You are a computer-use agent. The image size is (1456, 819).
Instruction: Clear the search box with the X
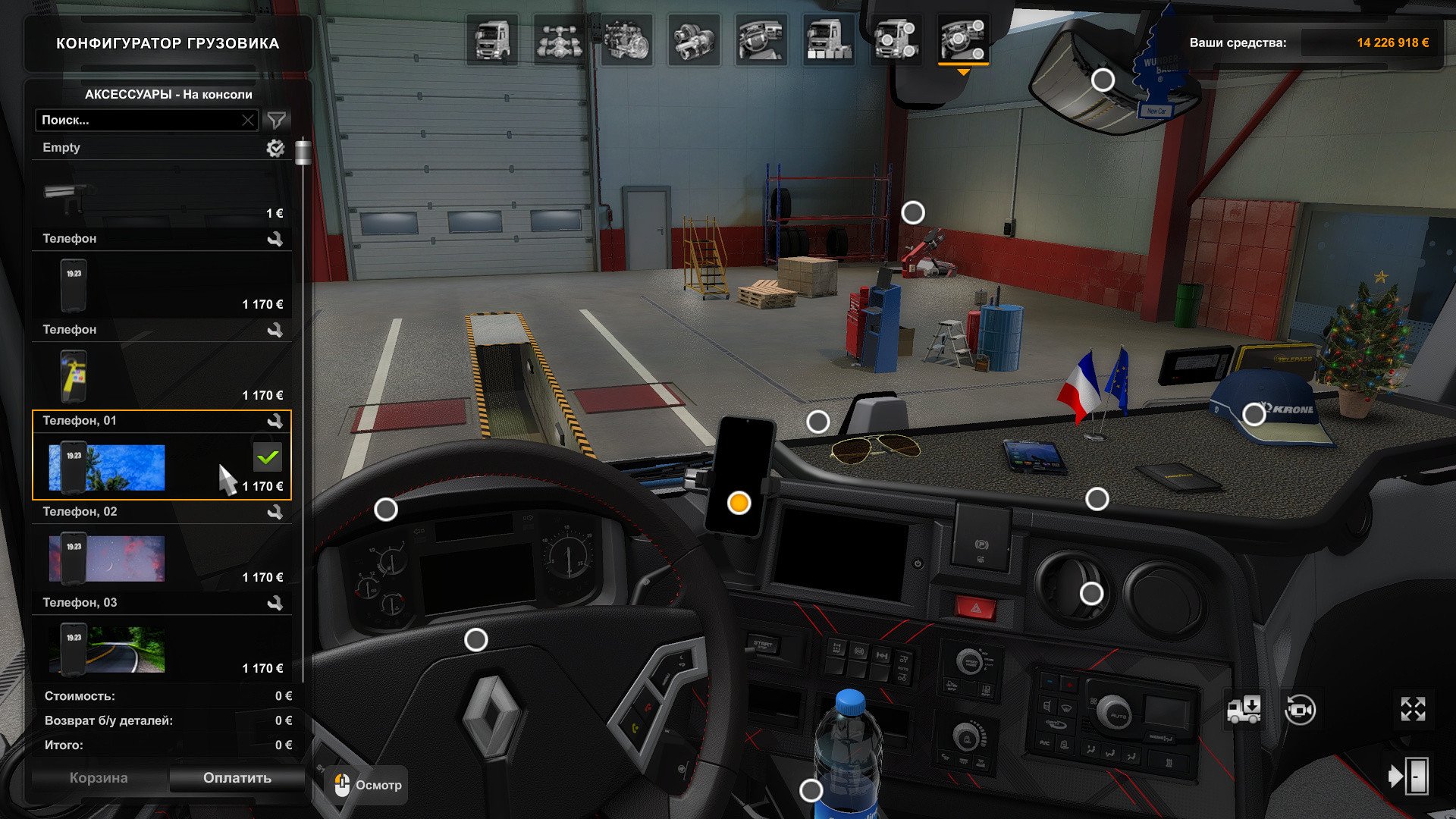[248, 121]
